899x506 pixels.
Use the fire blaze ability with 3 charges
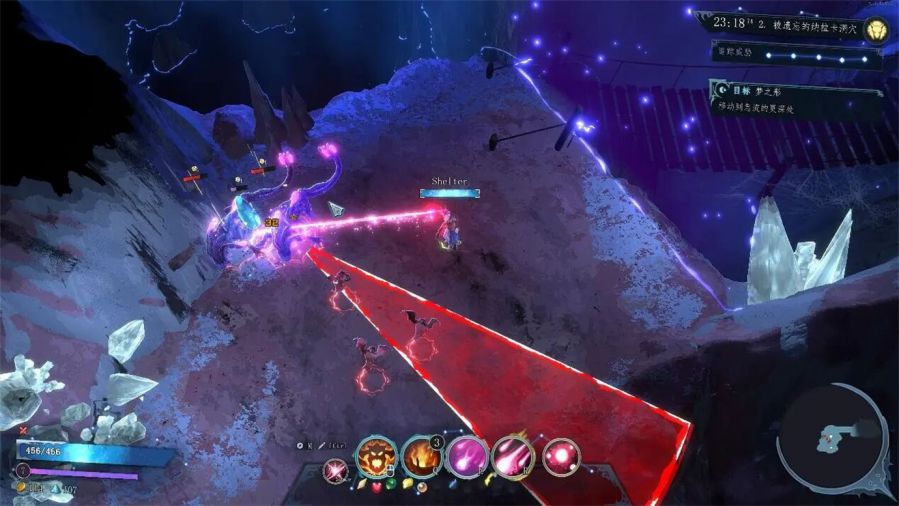422,457
